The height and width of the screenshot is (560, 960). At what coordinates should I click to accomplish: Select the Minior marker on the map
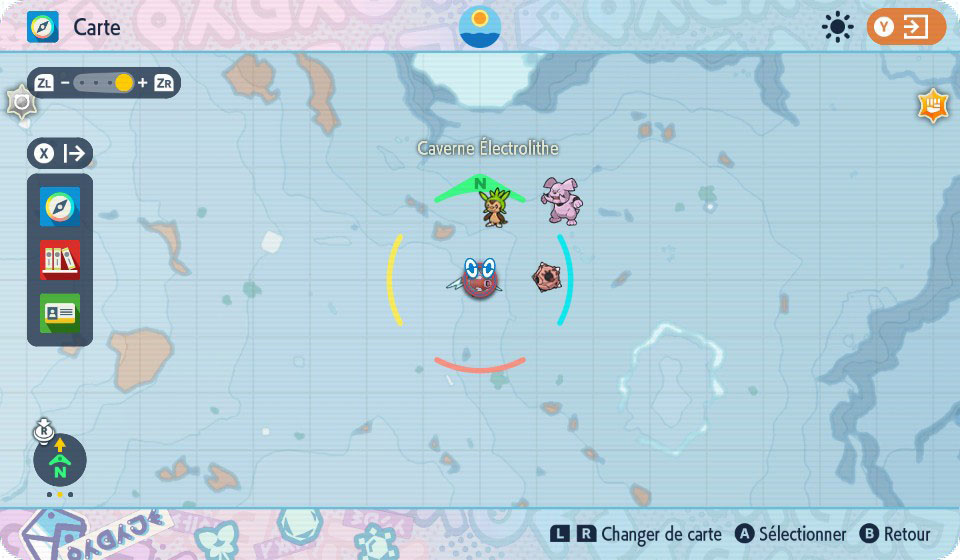click(546, 278)
